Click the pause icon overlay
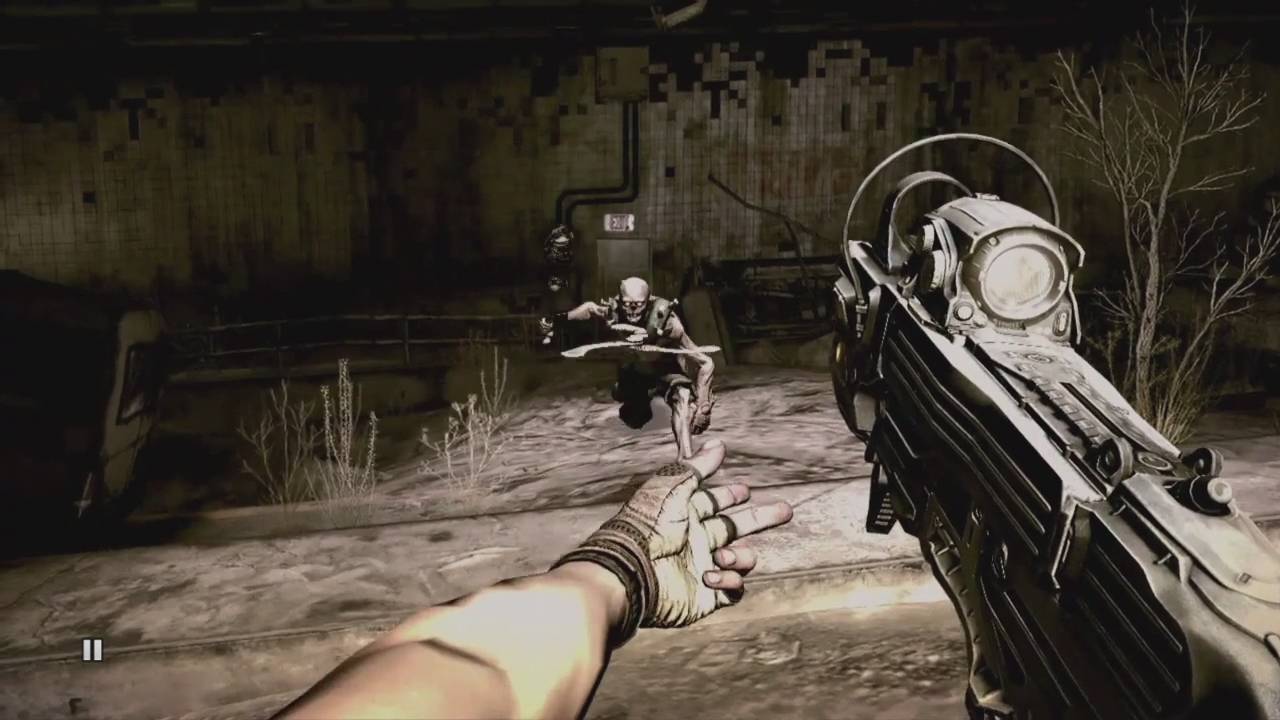Viewport: 1280px width, 720px height. coord(92,650)
